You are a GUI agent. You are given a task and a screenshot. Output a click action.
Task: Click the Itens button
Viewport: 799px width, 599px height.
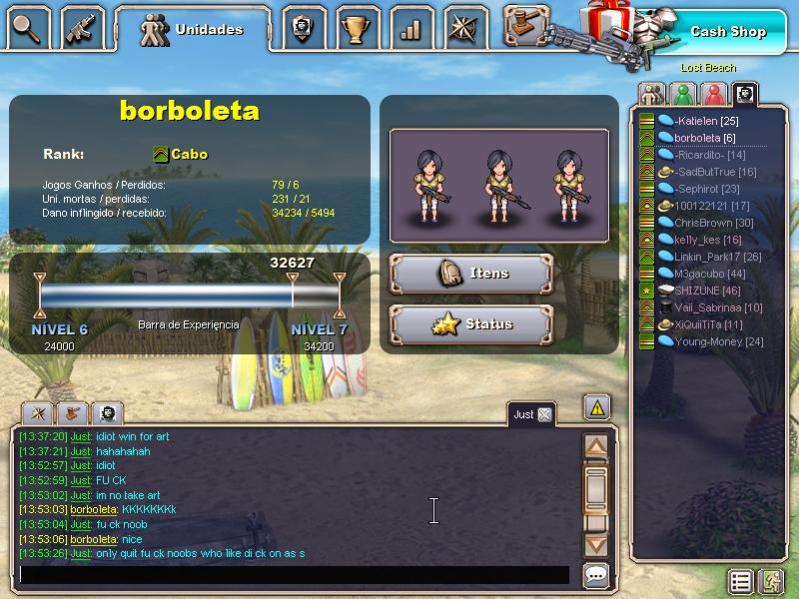click(x=471, y=273)
